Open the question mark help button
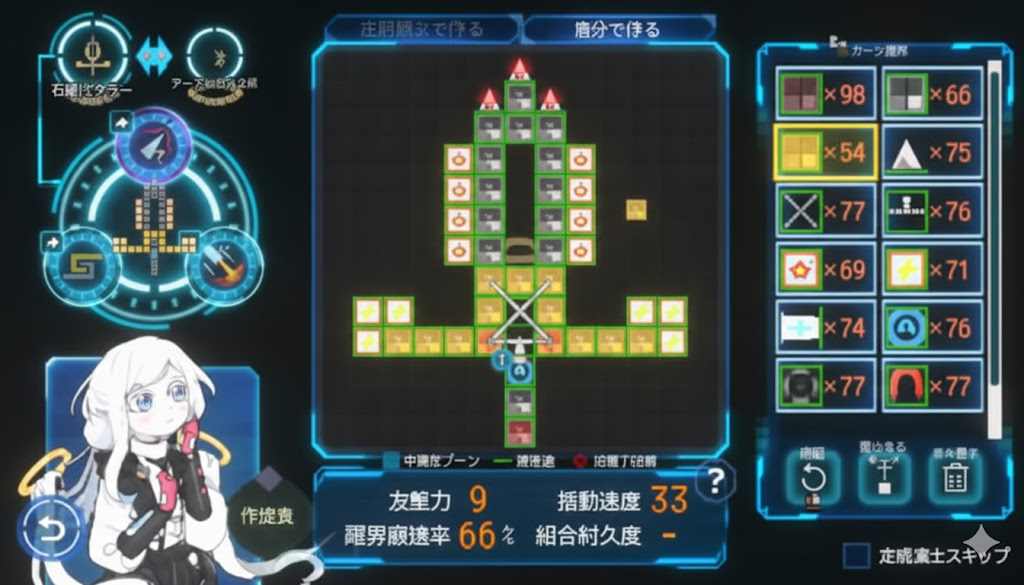The width and height of the screenshot is (1024, 585). click(714, 482)
